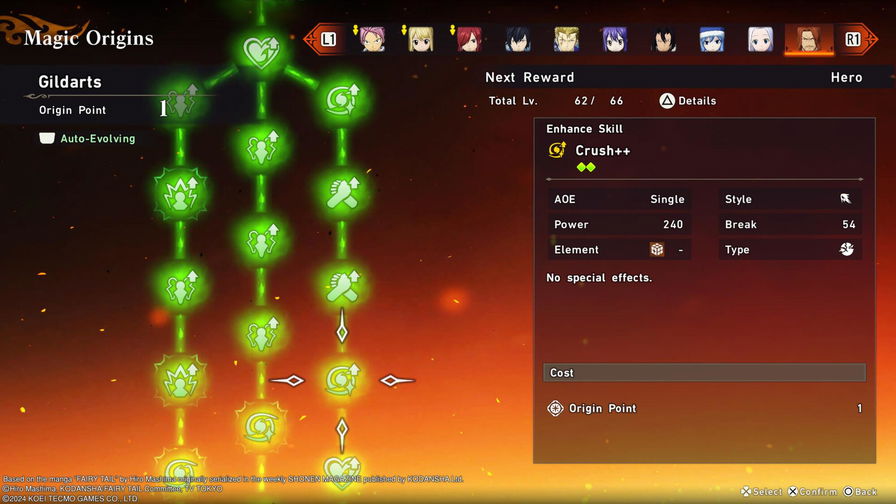The height and width of the screenshot is (504, 896).
Task: Select Juvia's blue-hat portrait
Action: click(712, 39)
